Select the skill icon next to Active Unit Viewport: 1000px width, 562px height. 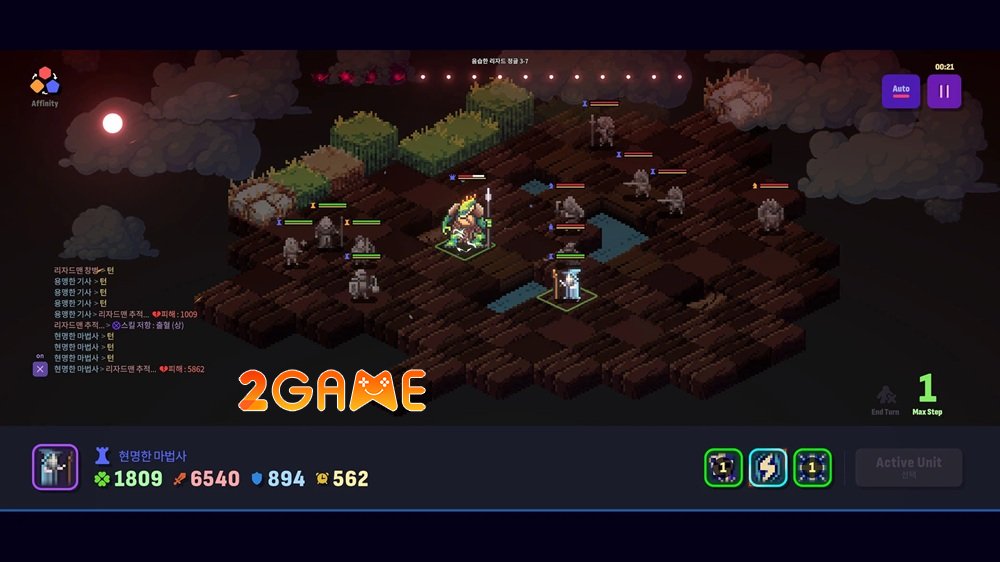812,467
